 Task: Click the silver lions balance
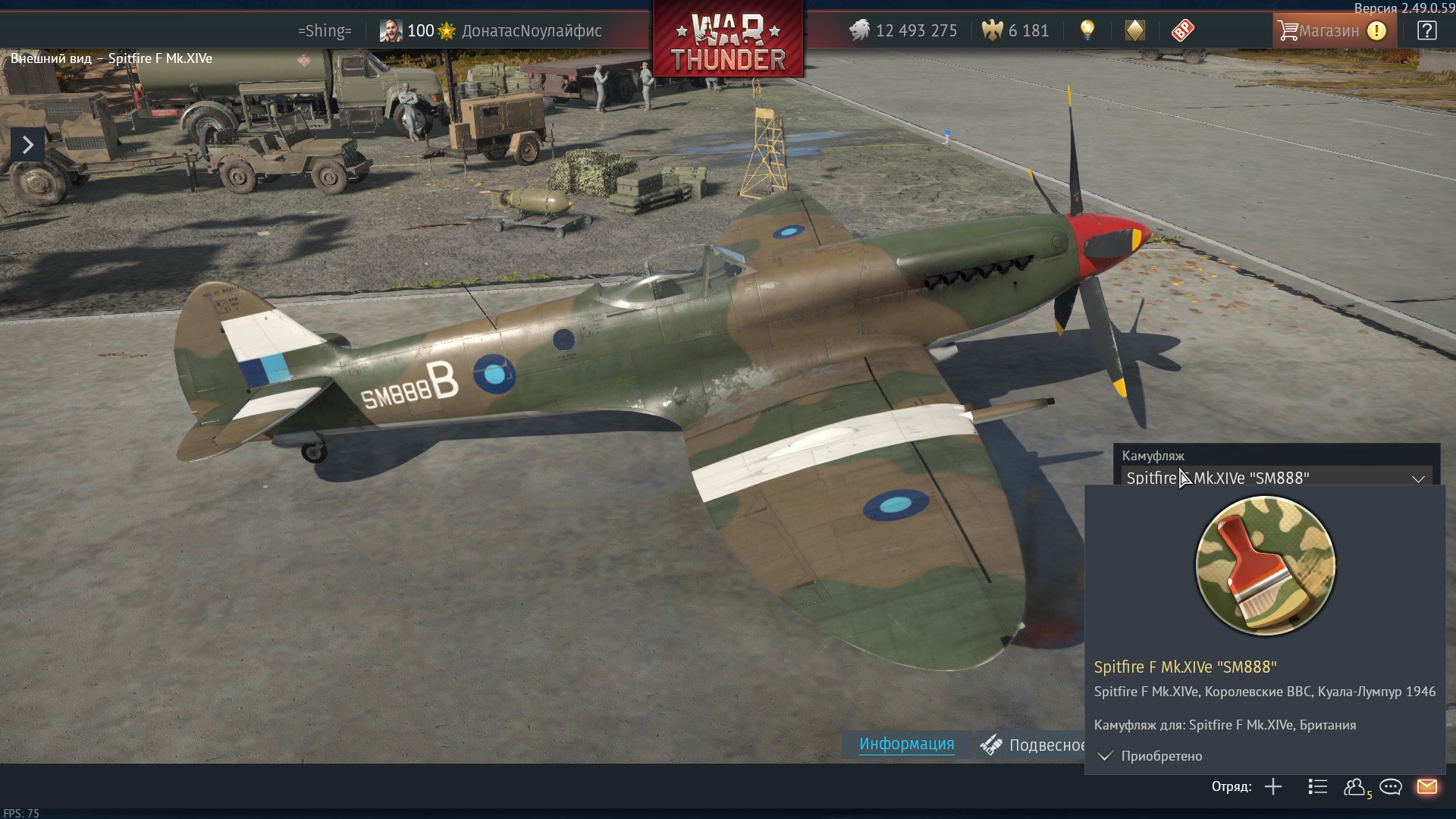click(x=903, y=30)
